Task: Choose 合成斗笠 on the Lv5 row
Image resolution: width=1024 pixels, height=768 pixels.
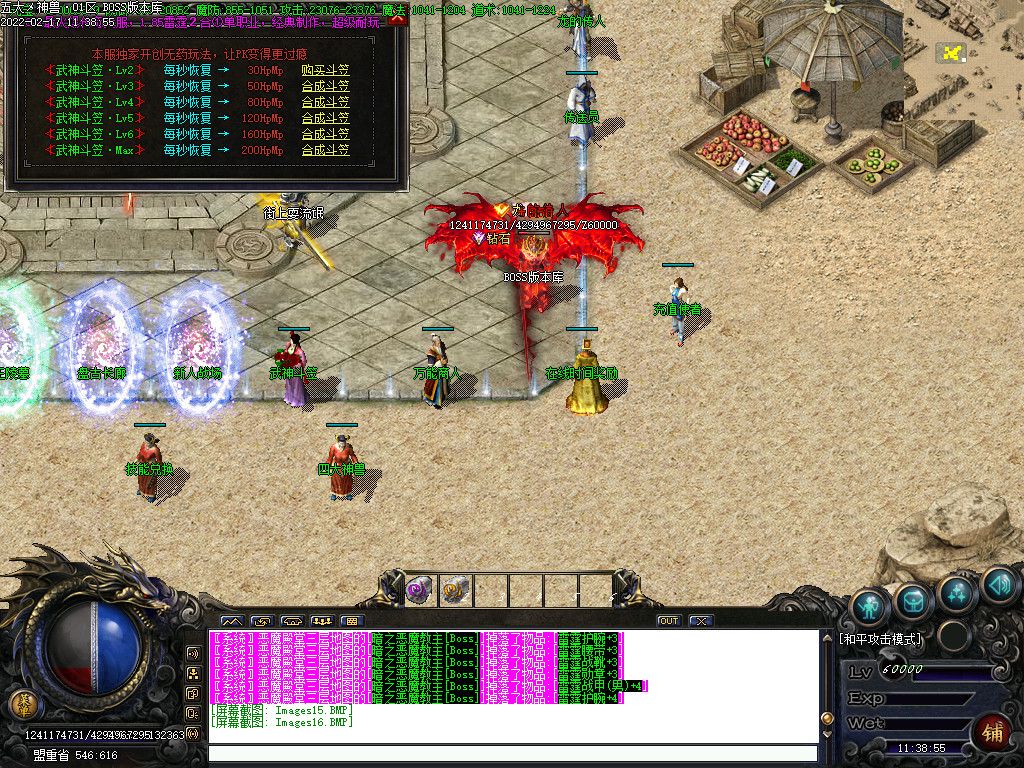Action: [325, 118]
